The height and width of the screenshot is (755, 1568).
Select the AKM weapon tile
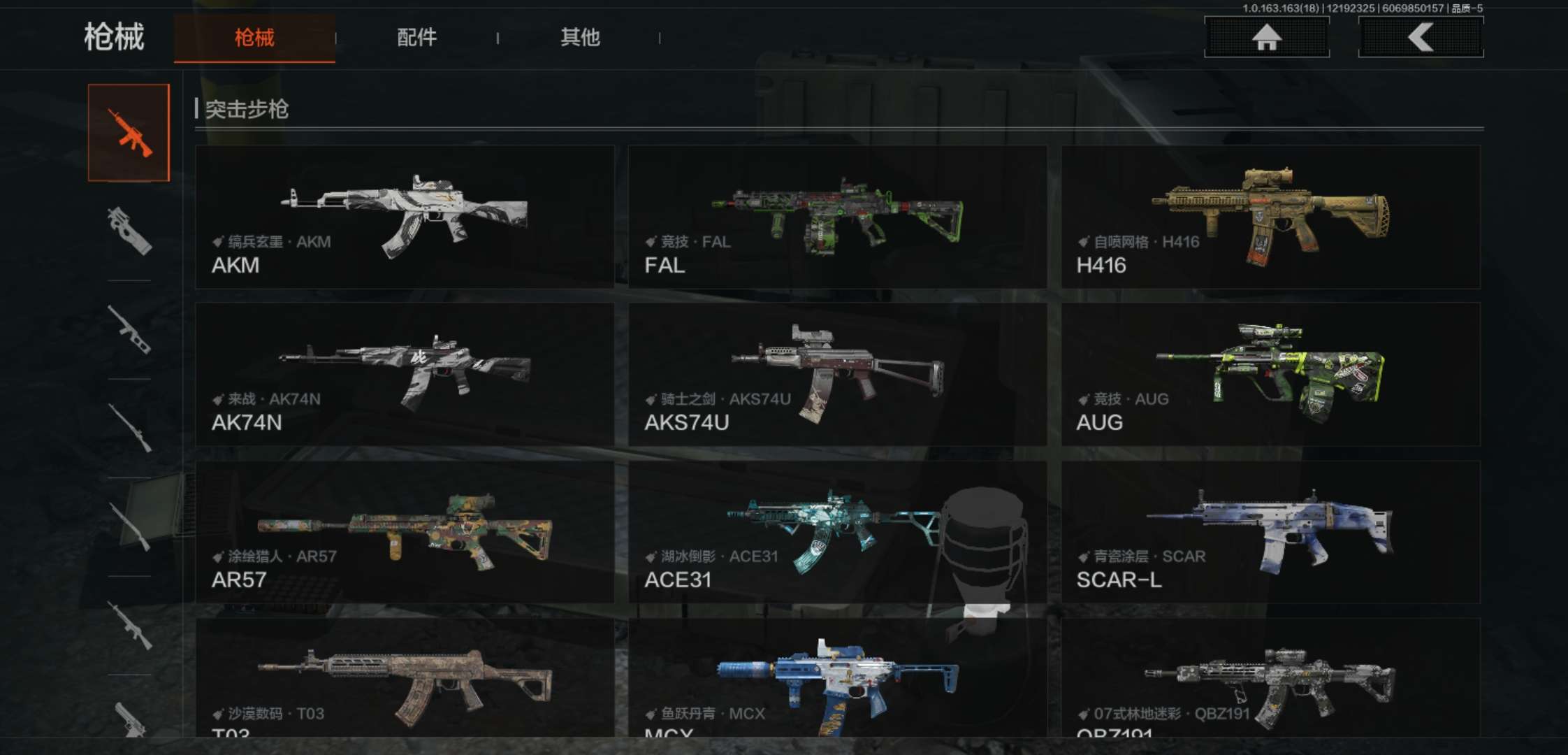(x=405, y=217)
